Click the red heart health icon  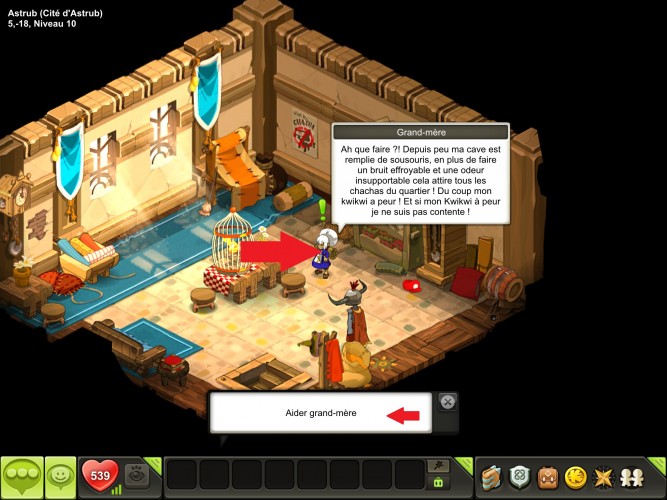(x=100, y=475)
